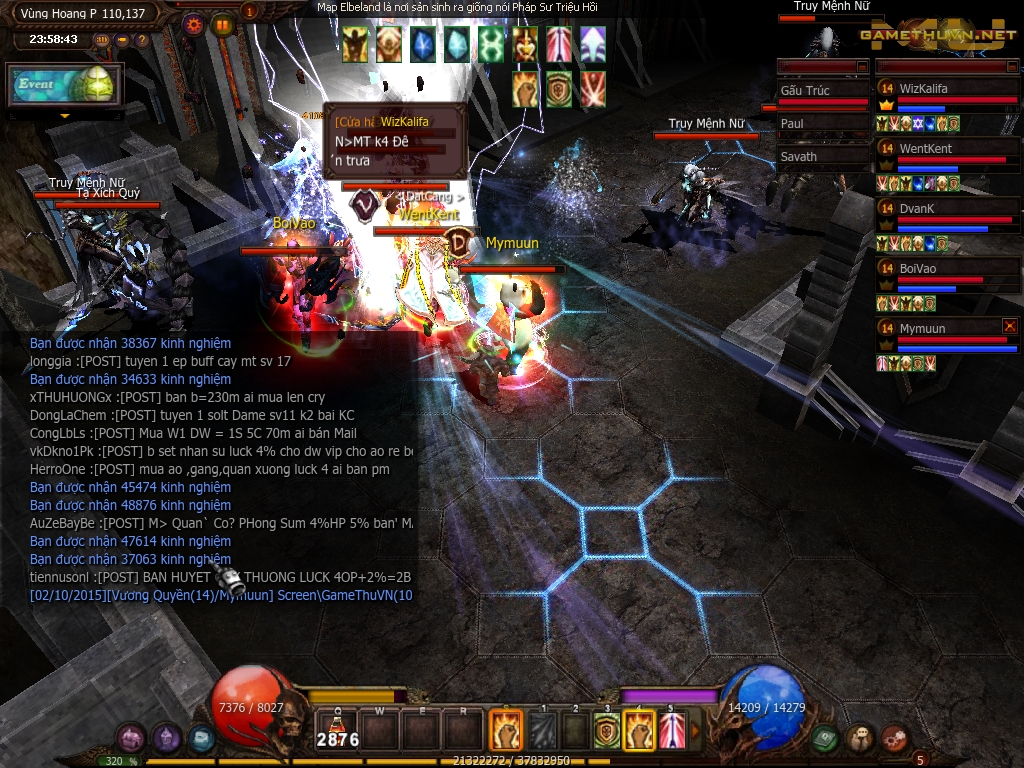The width and height of the screenshot is (1024, 768).
Task: Click the question mark help button
Action: tap(142, 40)
